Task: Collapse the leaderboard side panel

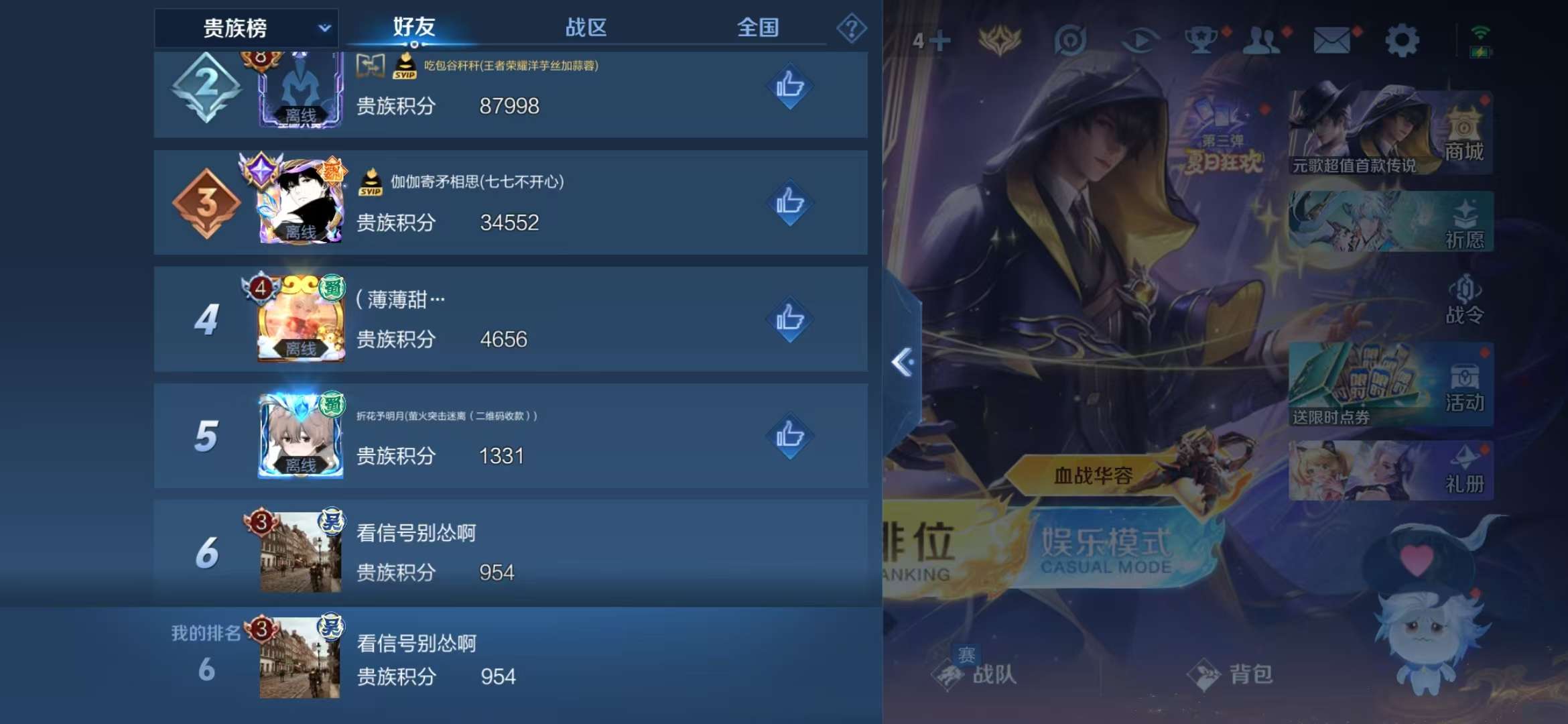Action: point(901,362)
